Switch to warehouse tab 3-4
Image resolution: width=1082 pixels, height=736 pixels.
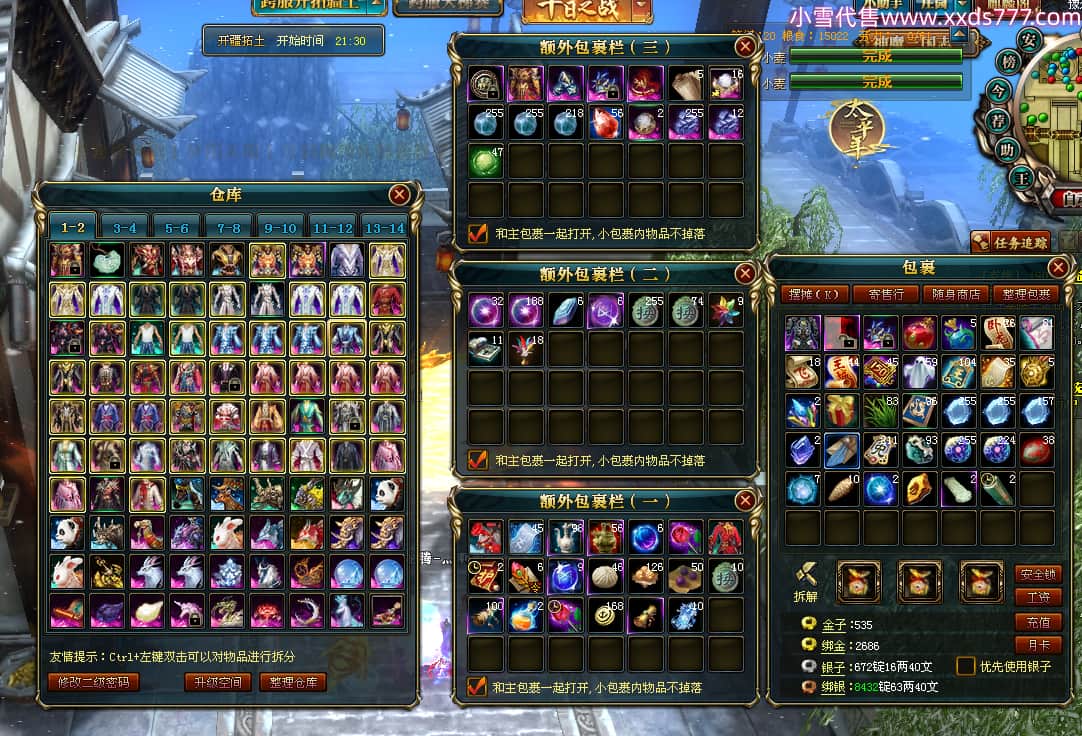[x=125, y=228]
